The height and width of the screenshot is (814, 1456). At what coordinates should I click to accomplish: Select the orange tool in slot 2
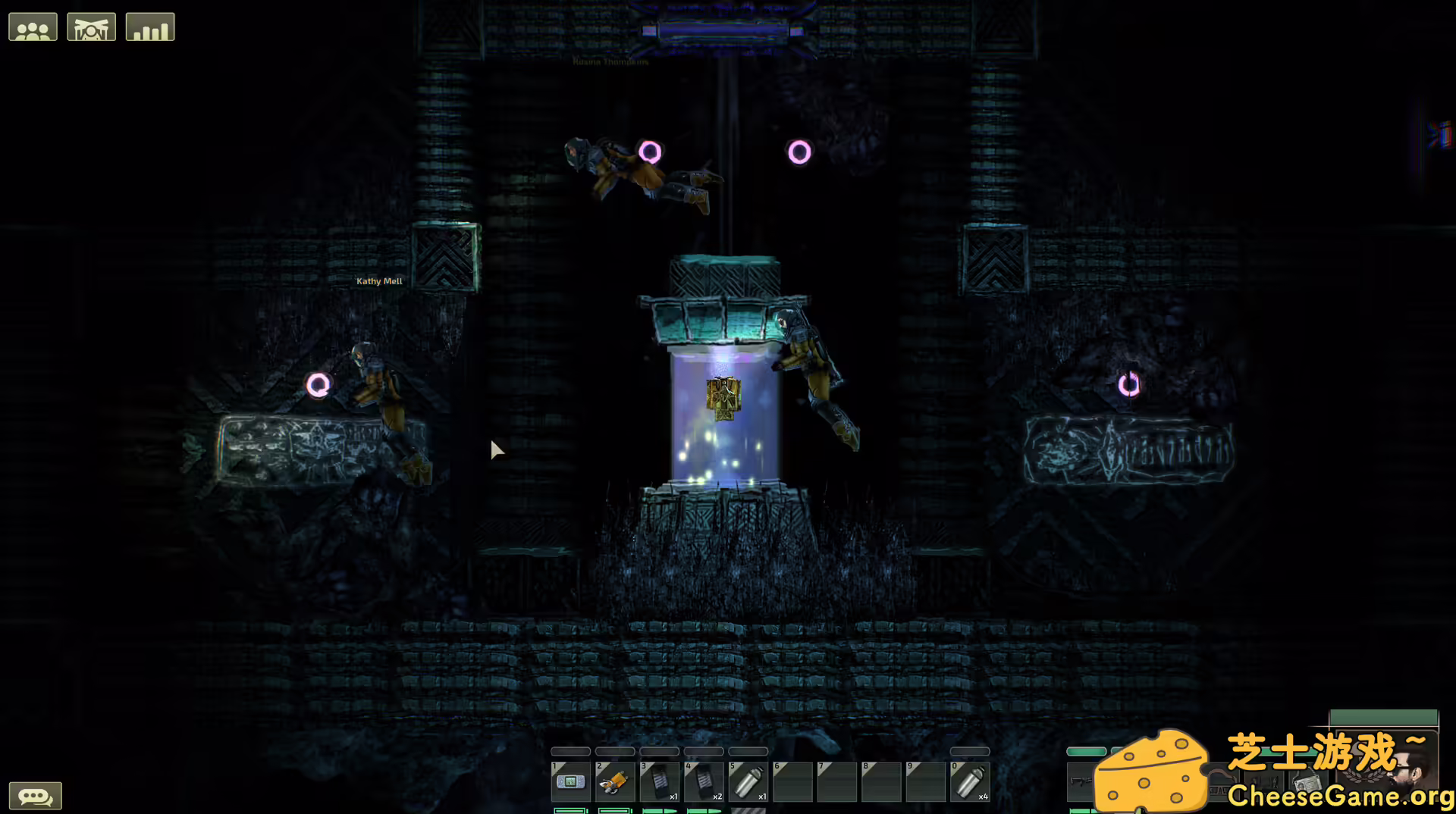(x=615, y=781)
